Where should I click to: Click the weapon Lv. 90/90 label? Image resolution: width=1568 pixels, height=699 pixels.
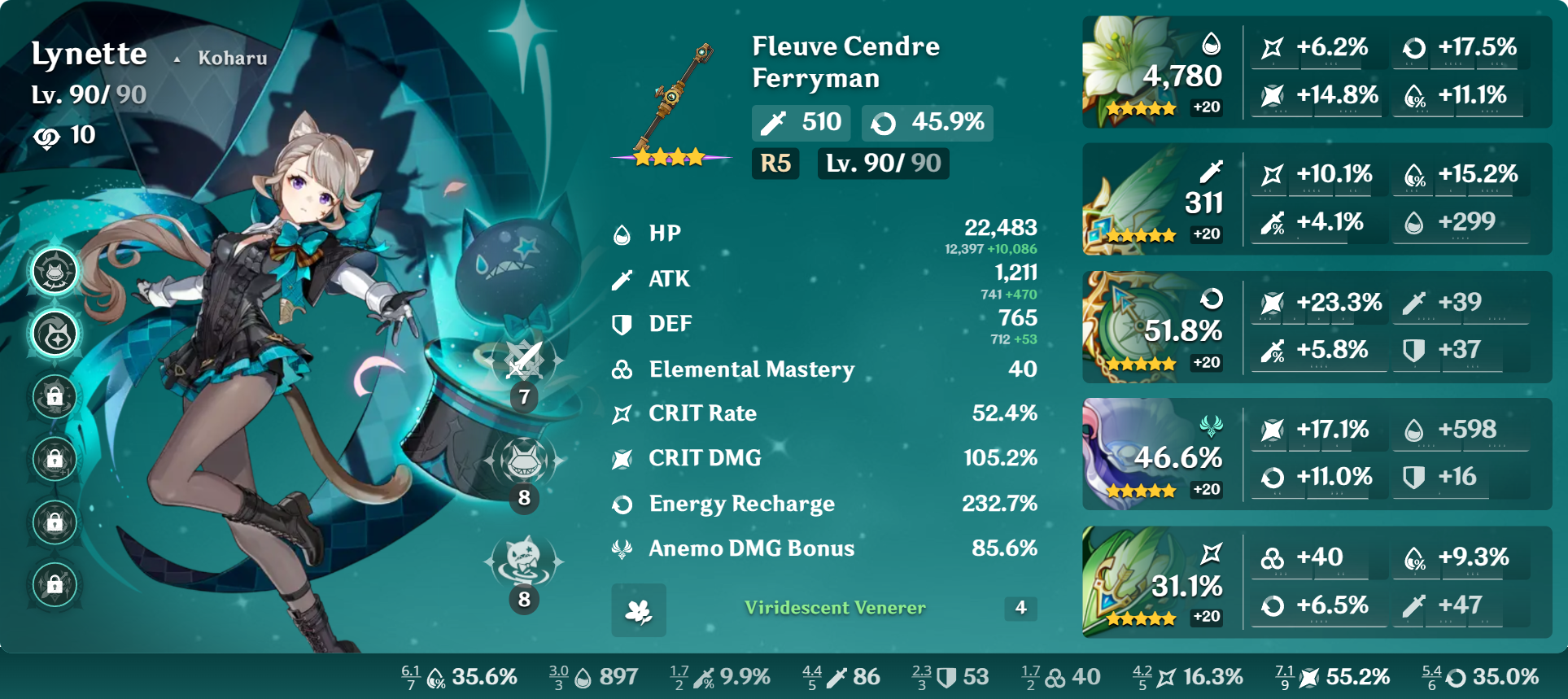(883, 164)
